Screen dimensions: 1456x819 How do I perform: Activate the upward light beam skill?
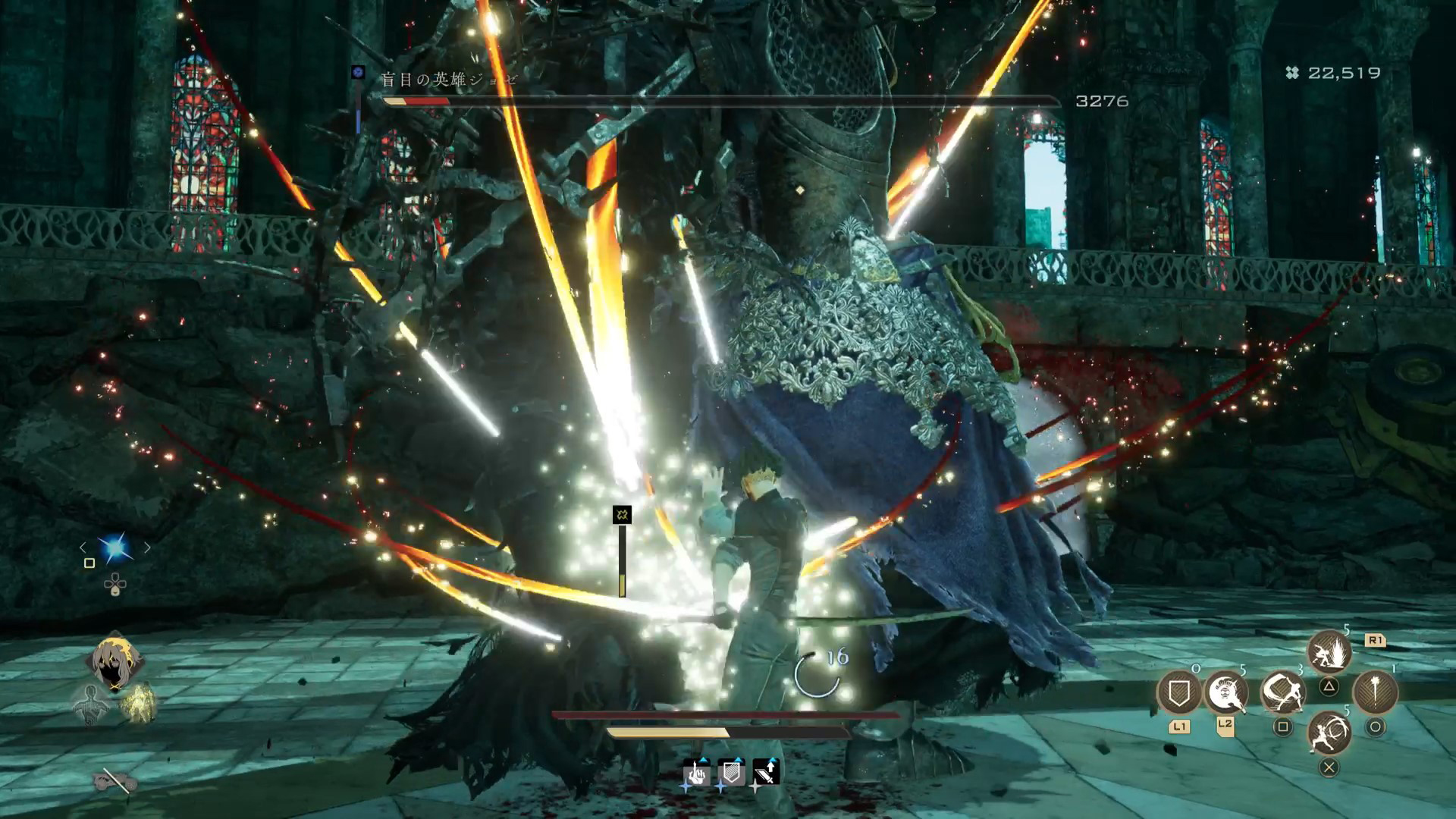pos(1375,692)
